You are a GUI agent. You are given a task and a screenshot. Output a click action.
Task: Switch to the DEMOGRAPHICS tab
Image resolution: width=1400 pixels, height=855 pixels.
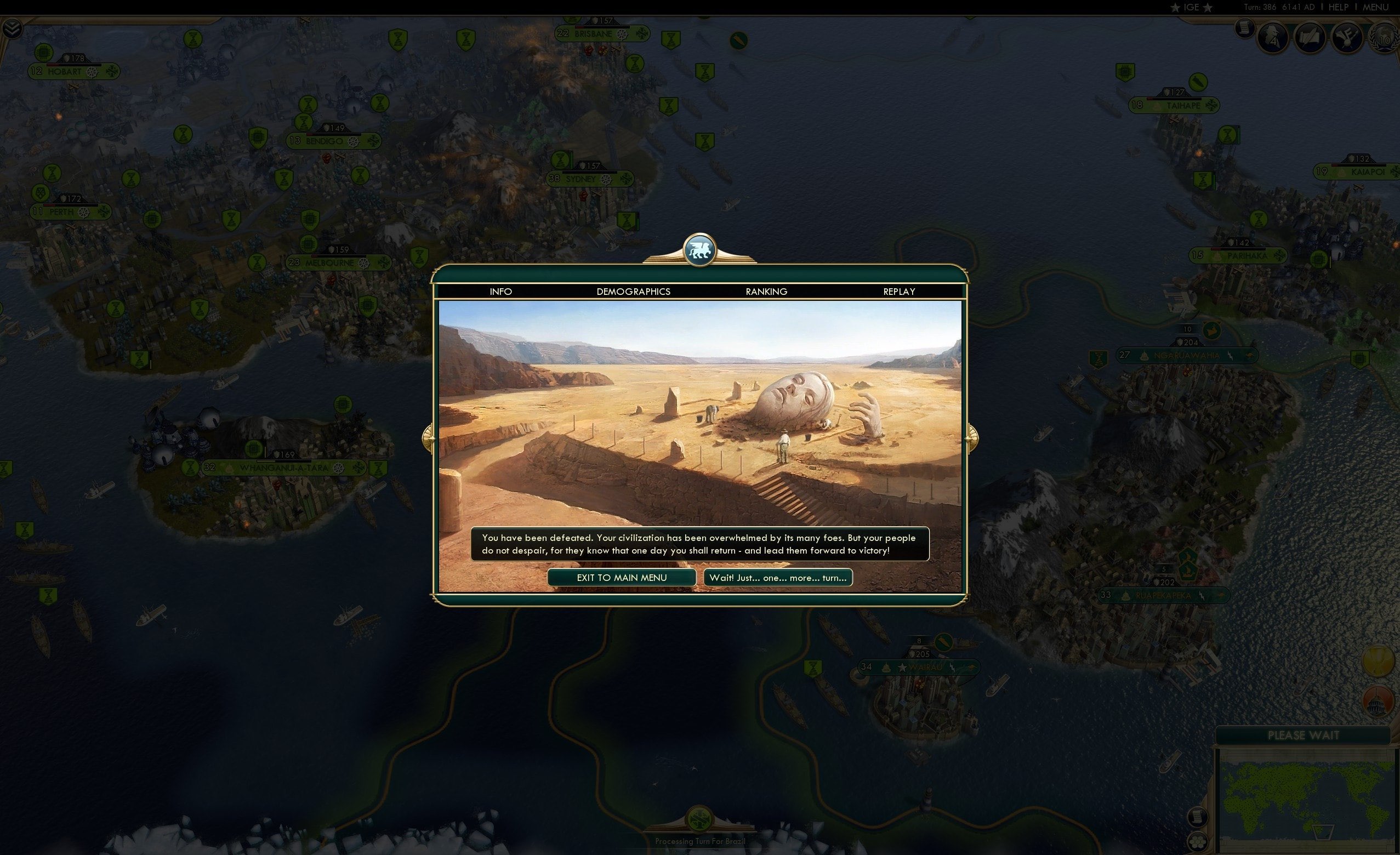[x=634, y=292]
